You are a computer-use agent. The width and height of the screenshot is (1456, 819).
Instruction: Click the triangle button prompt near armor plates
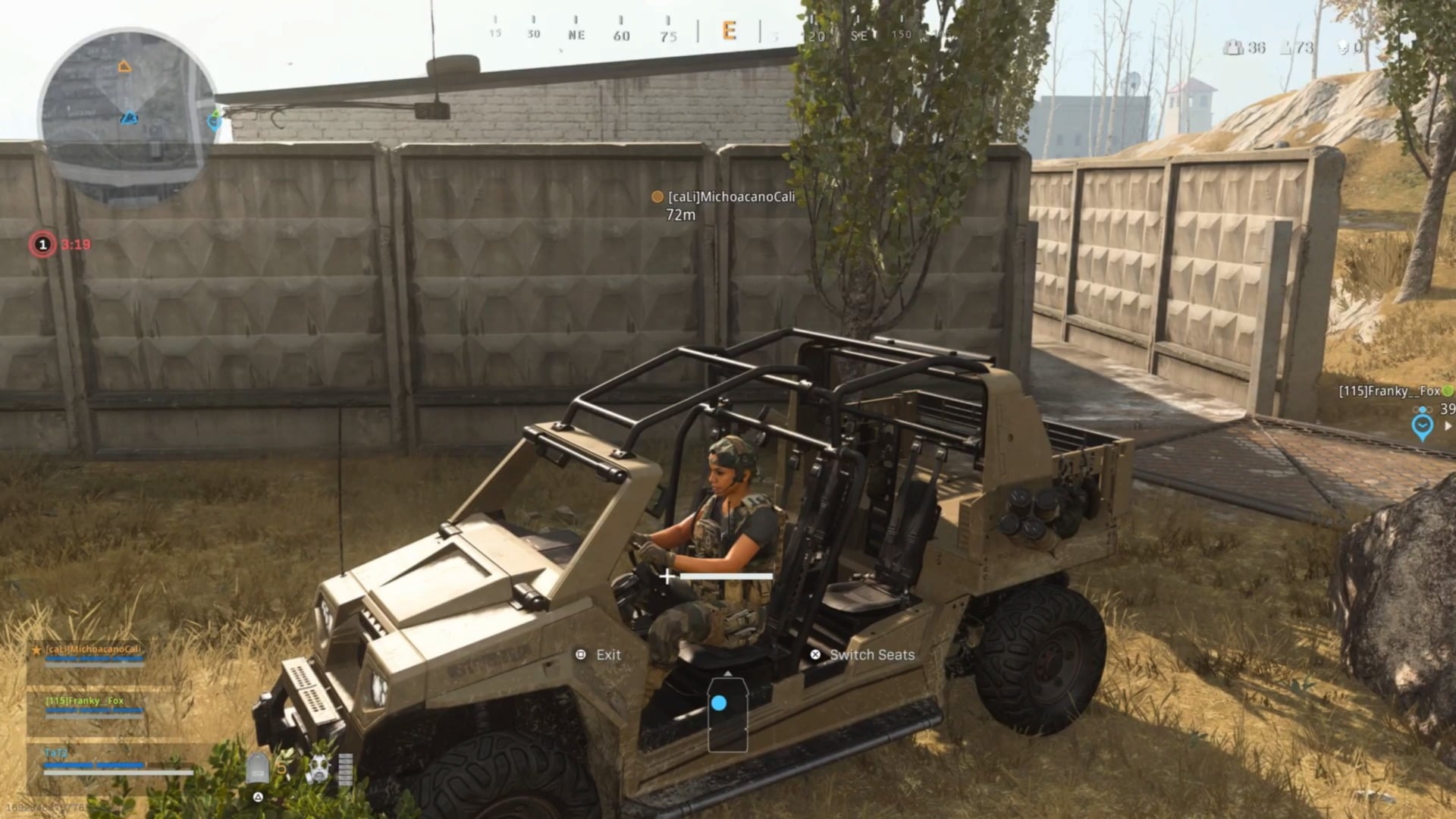coord(259,797)
